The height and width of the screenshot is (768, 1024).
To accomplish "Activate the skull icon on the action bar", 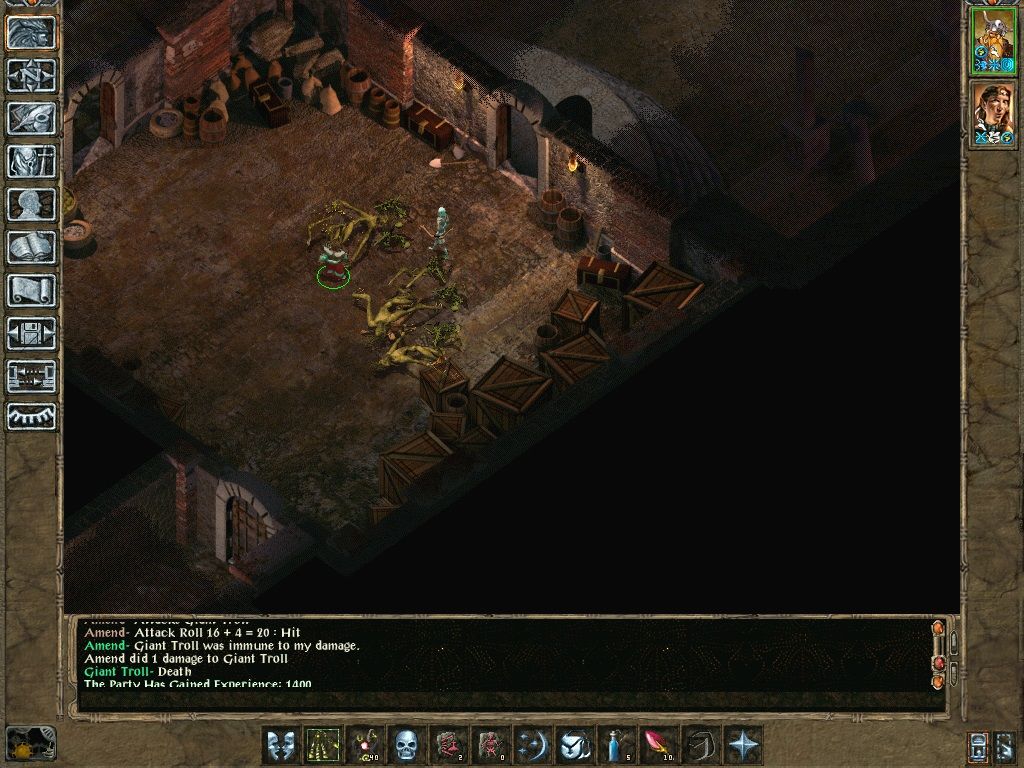I will pos(405,745).
